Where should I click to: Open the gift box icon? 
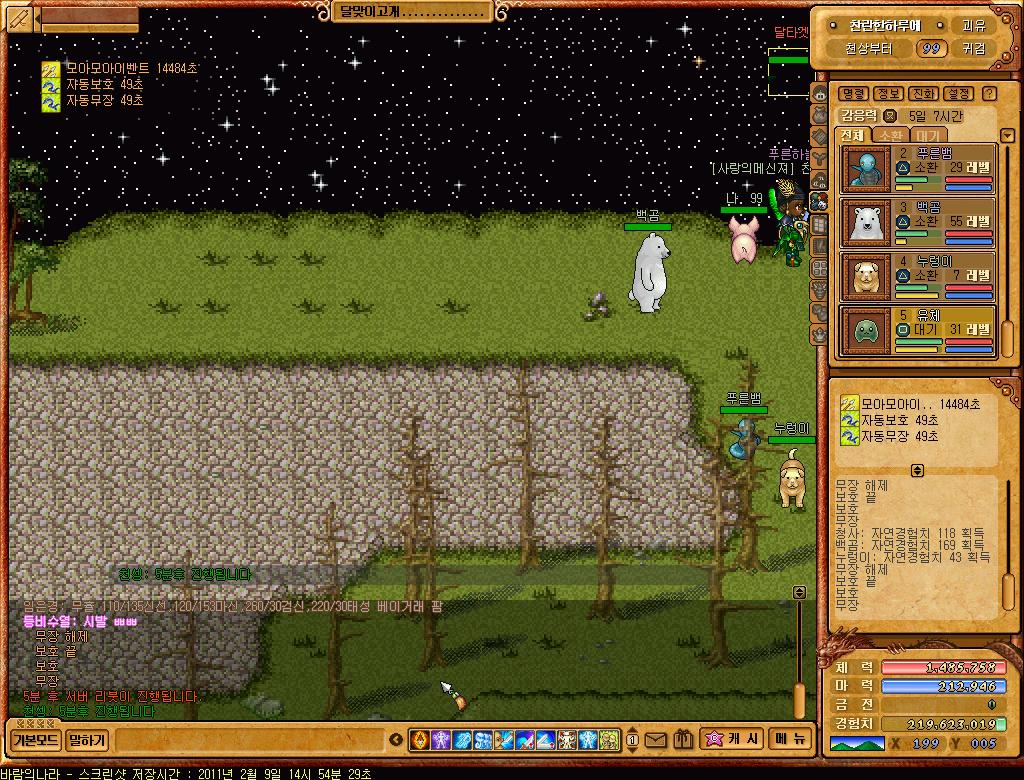point(683,741)
